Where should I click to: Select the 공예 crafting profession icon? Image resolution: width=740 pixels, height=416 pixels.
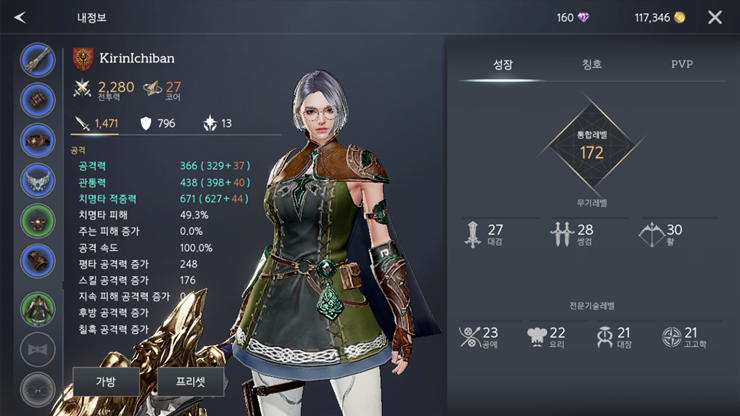tap(478, 337)
